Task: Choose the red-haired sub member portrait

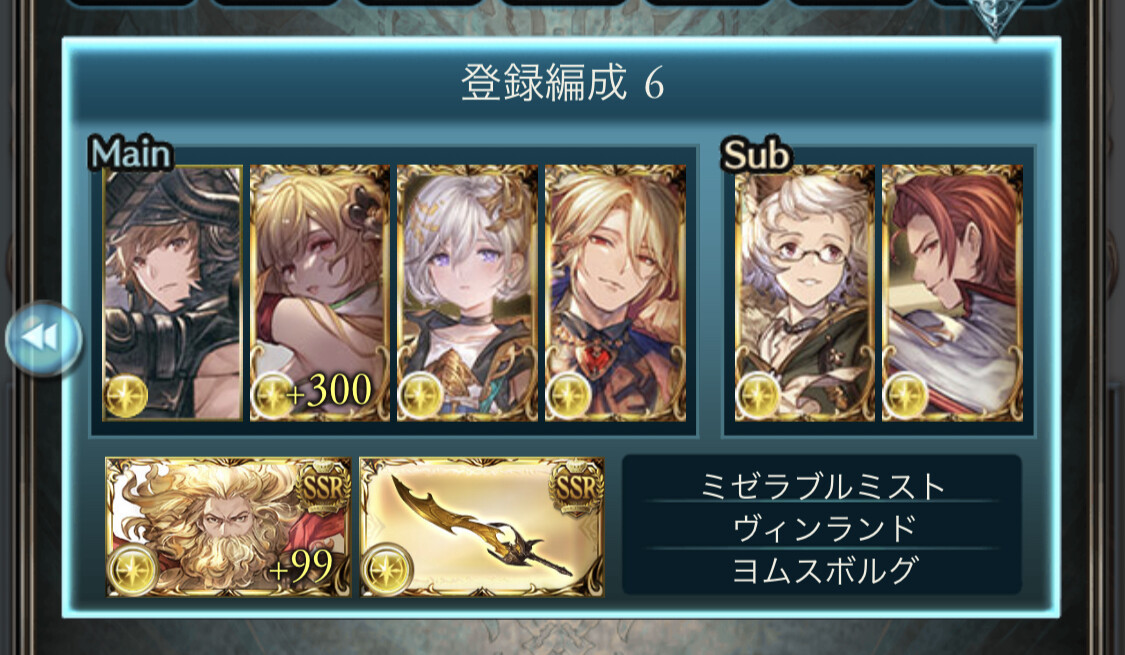Action: tap(952, 293)
